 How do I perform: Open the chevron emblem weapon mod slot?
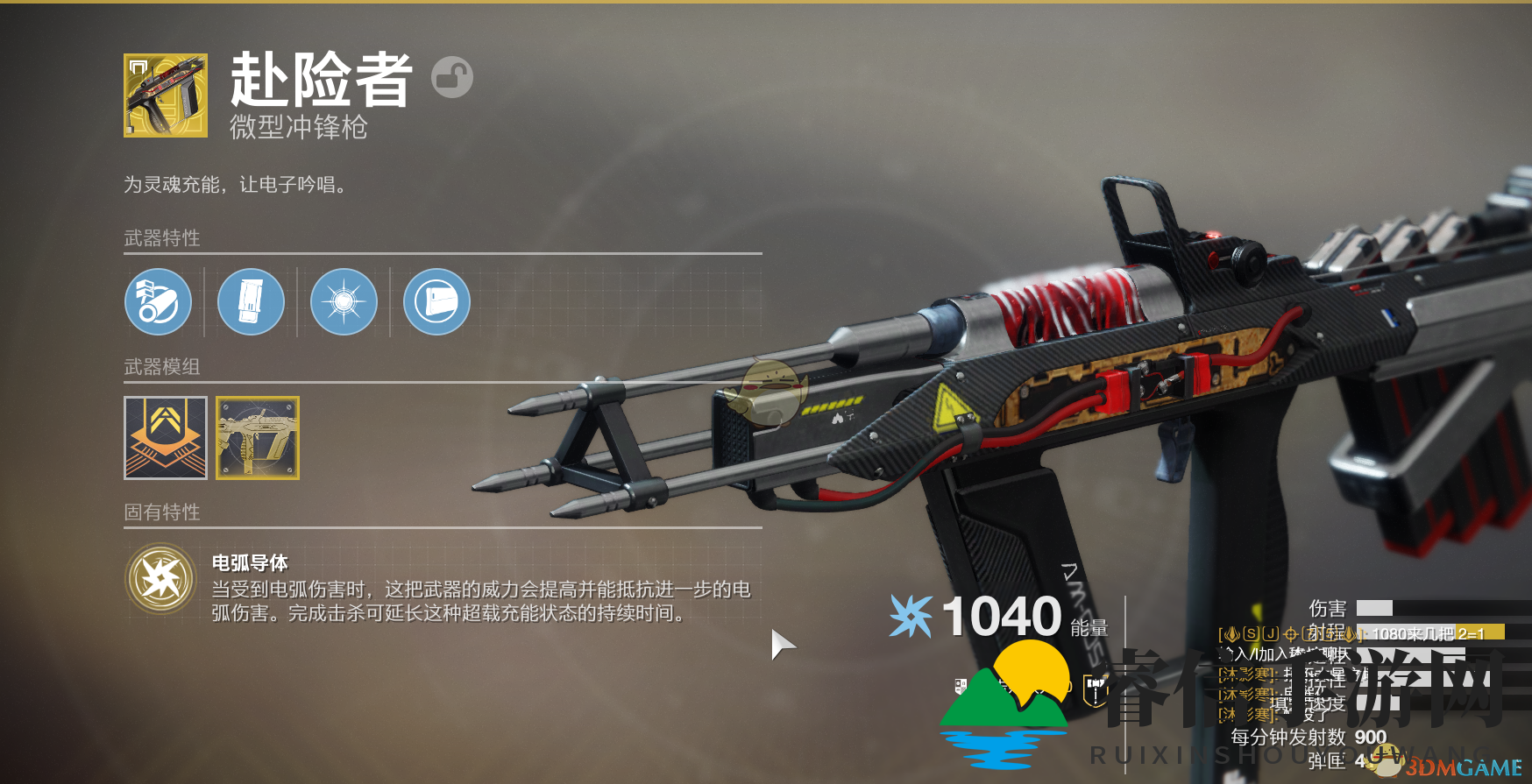[x=166, y=438]
